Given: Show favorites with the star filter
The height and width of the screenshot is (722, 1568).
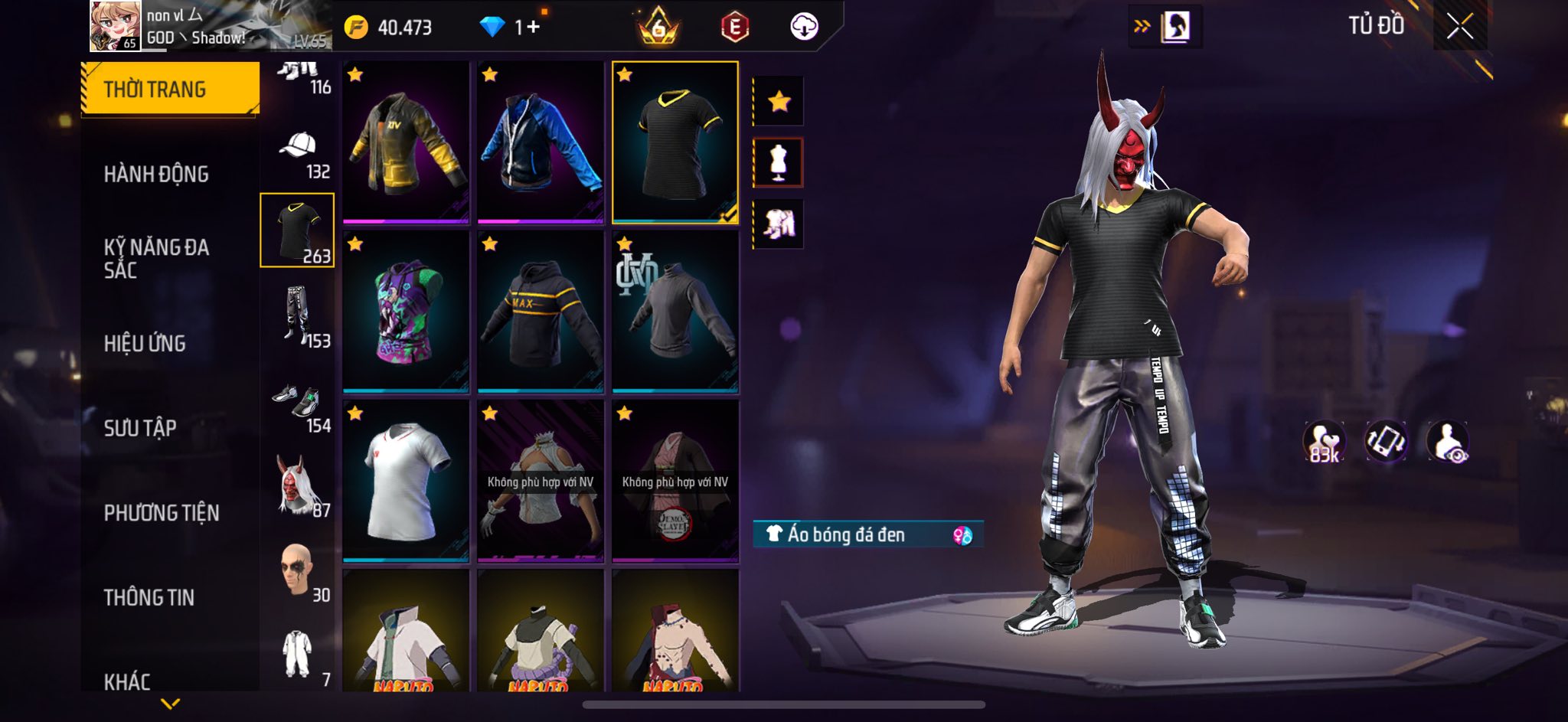Looking at the screenshot, I should [779, 101].
